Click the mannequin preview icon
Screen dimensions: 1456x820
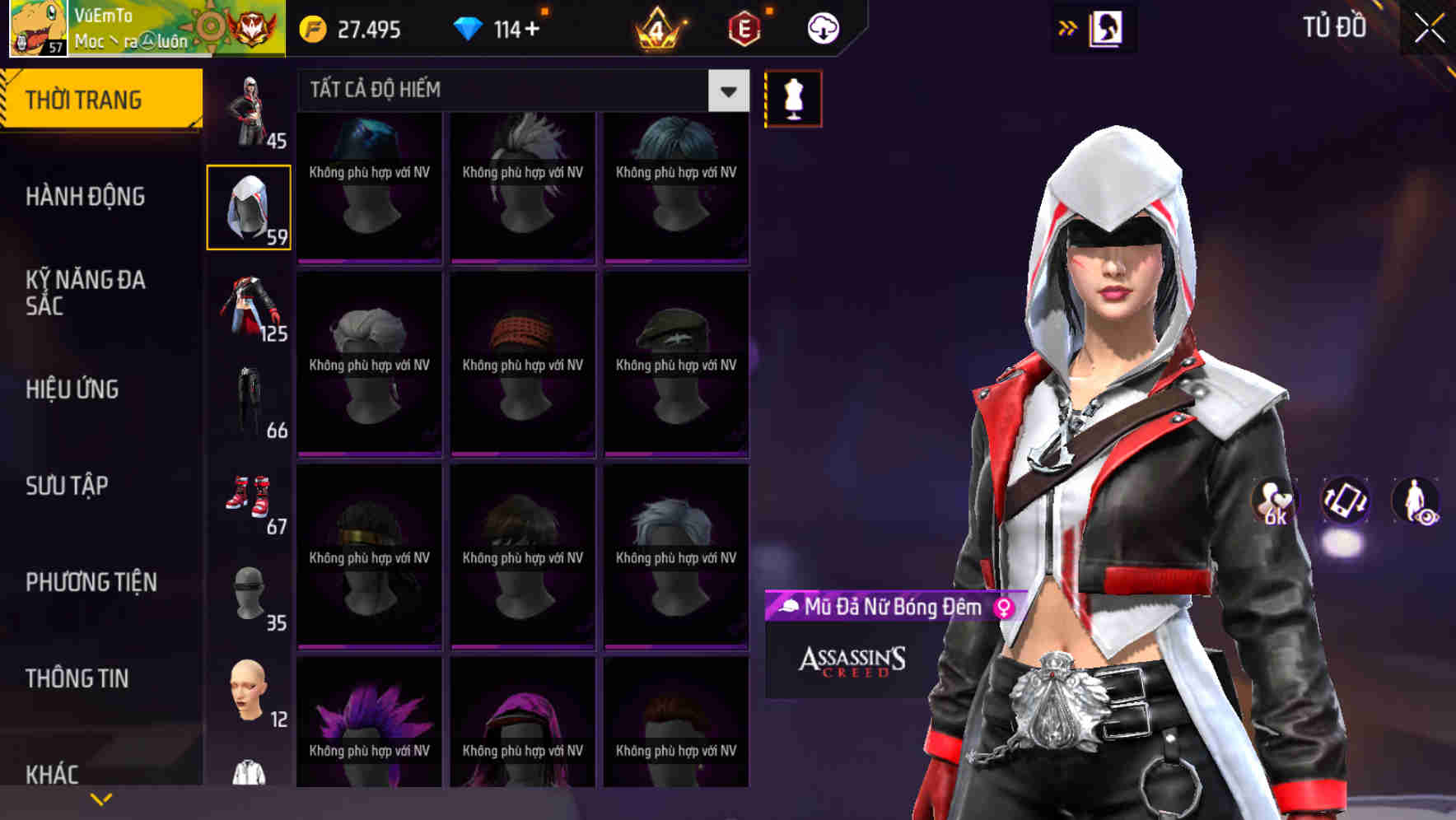[793, 97]
